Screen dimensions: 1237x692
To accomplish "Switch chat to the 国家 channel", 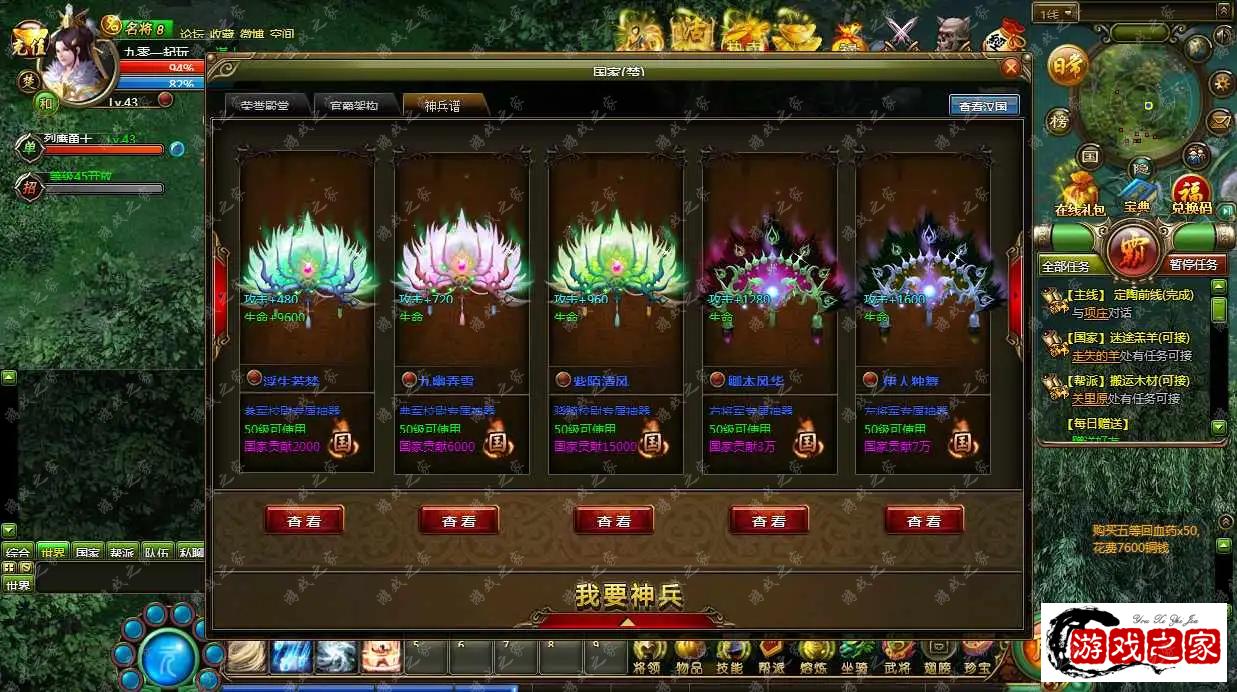I will [87, 552].
